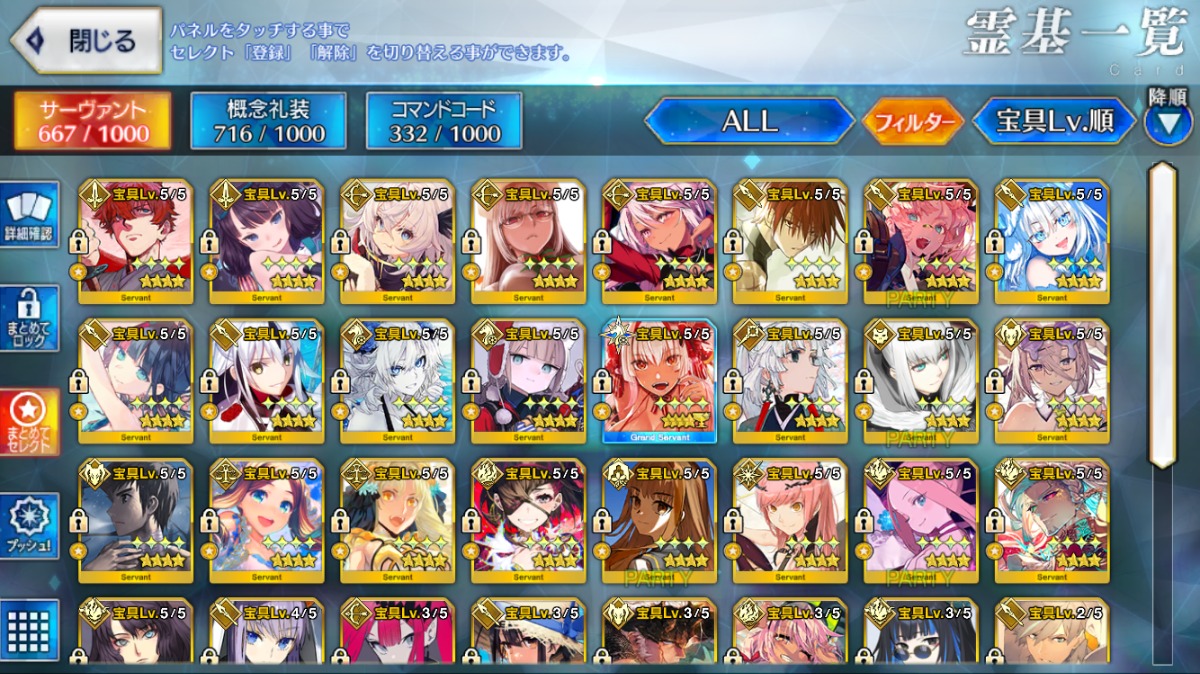Open the 概念礼装 tab
The width and height of the screenshot is (1200, 674).
pyautogui.click(x=268, y=121)
